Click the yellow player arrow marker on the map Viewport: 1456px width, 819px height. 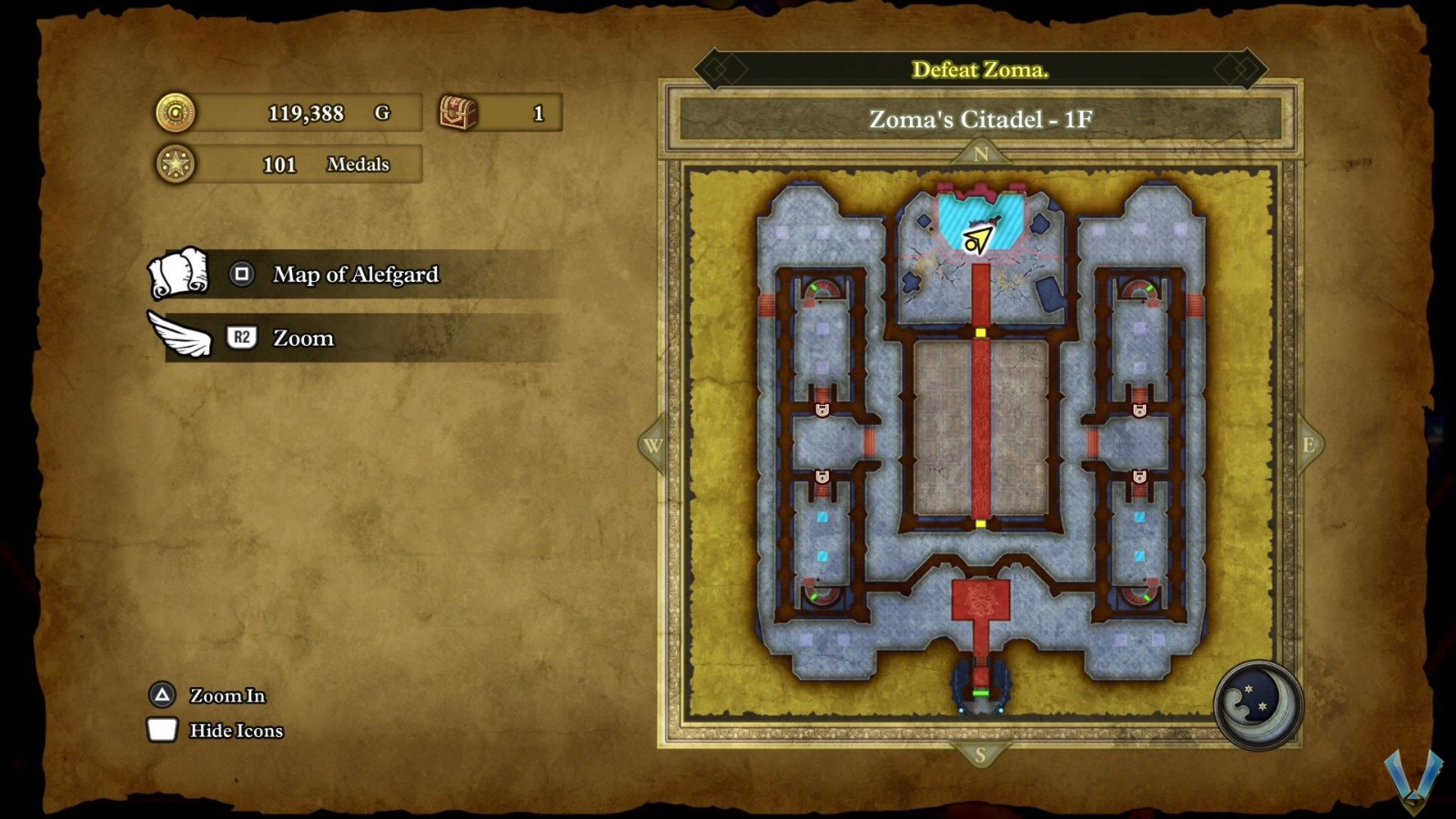[978, 238]
